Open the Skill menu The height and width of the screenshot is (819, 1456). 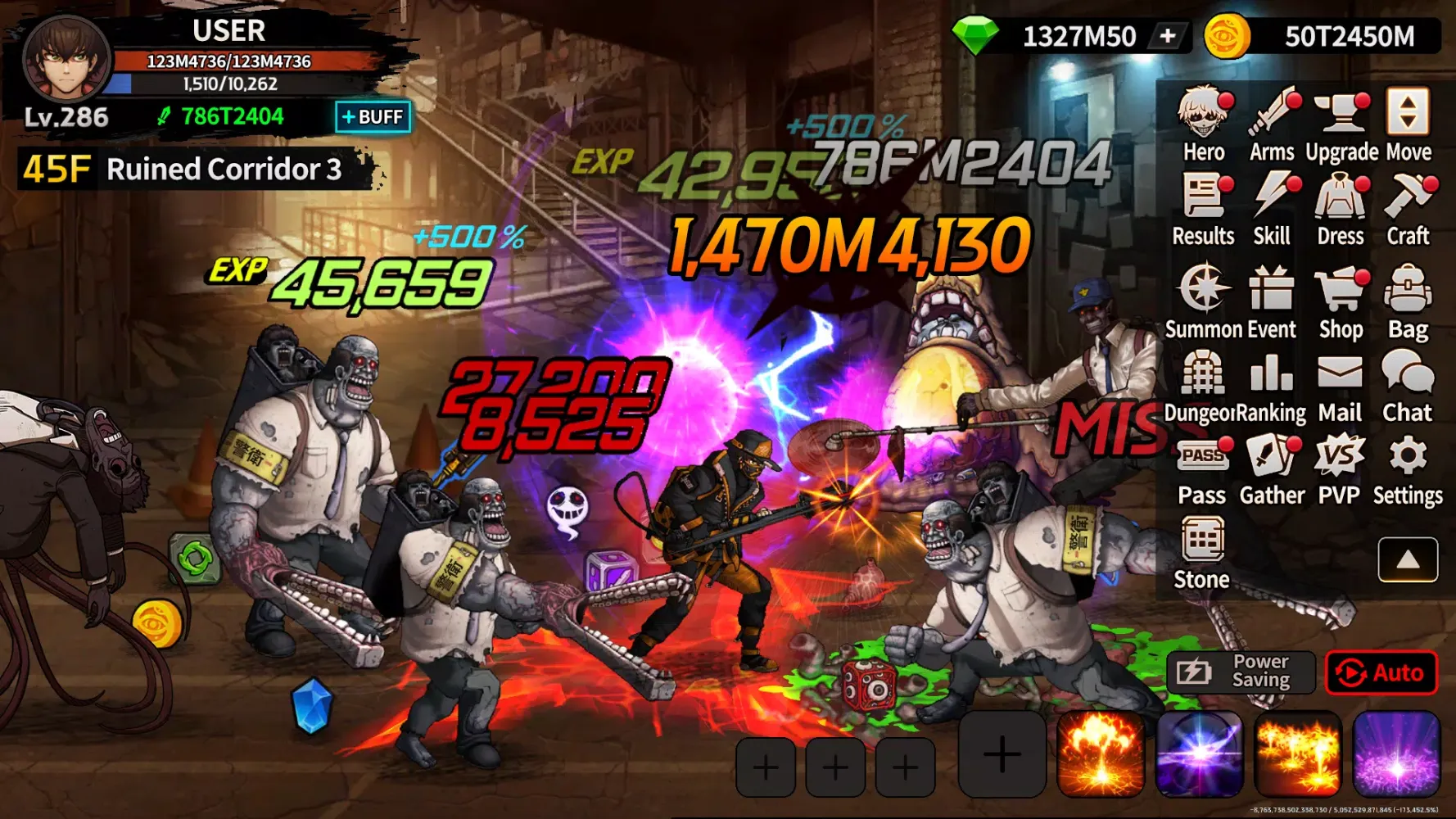coord(1272,210)
